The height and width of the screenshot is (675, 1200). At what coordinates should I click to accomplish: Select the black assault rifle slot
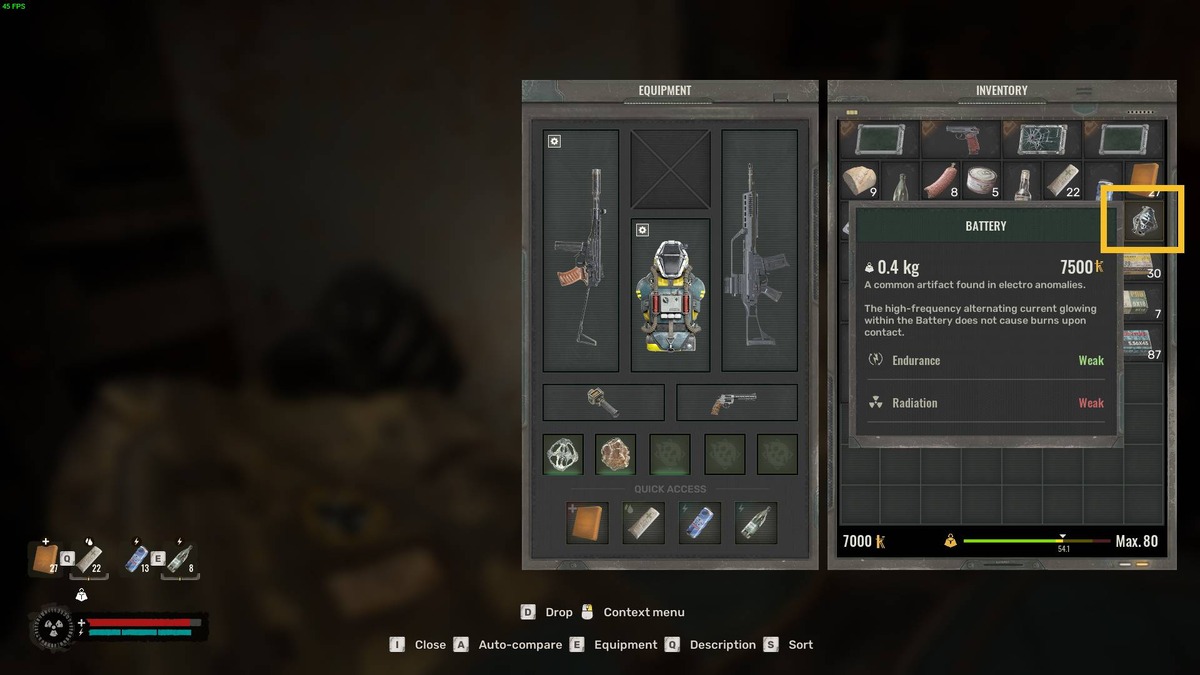pos(759,250)
